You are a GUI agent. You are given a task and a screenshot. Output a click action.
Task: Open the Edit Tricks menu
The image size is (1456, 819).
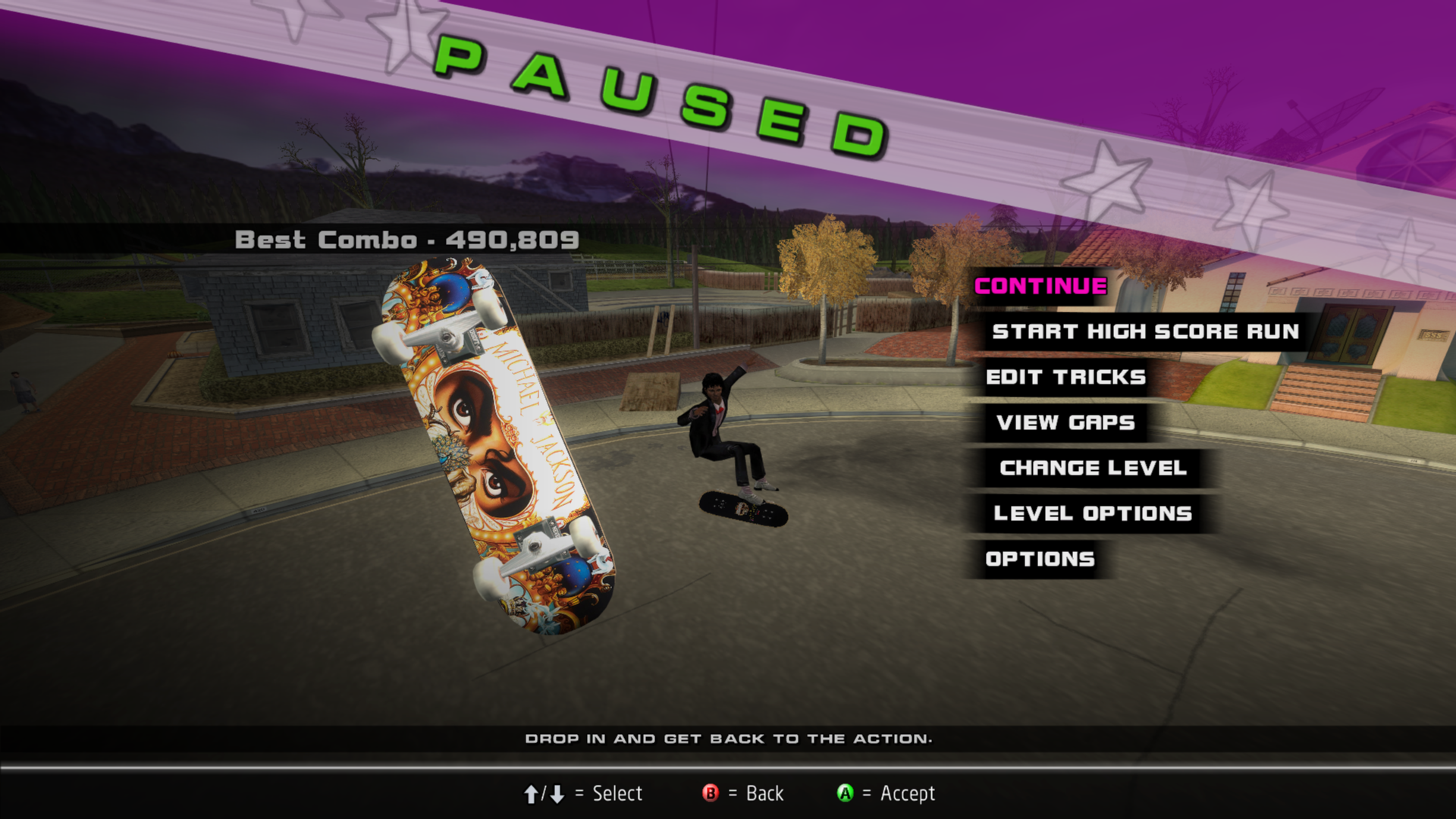[x=1065, y=377]
